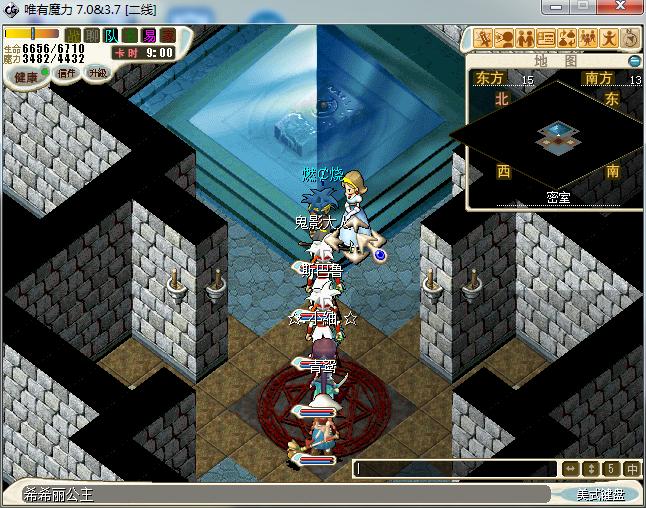The width and height of the screenshot is (646, 508).
Task: Toggle the 易 trade mode button
Action: [149, 35]
